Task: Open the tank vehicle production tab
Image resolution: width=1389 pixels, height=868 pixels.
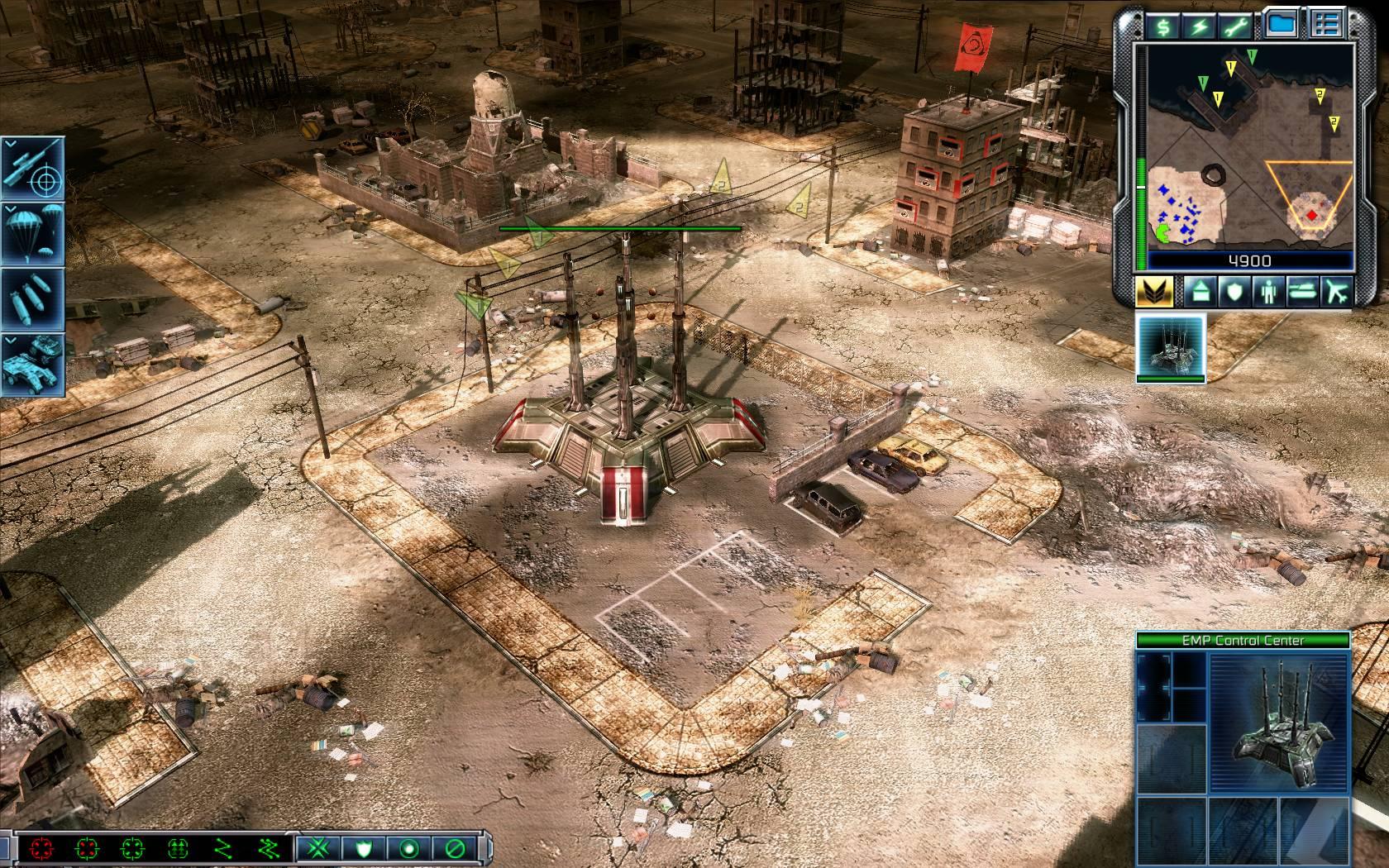Action: click(x=1302, y=291)
